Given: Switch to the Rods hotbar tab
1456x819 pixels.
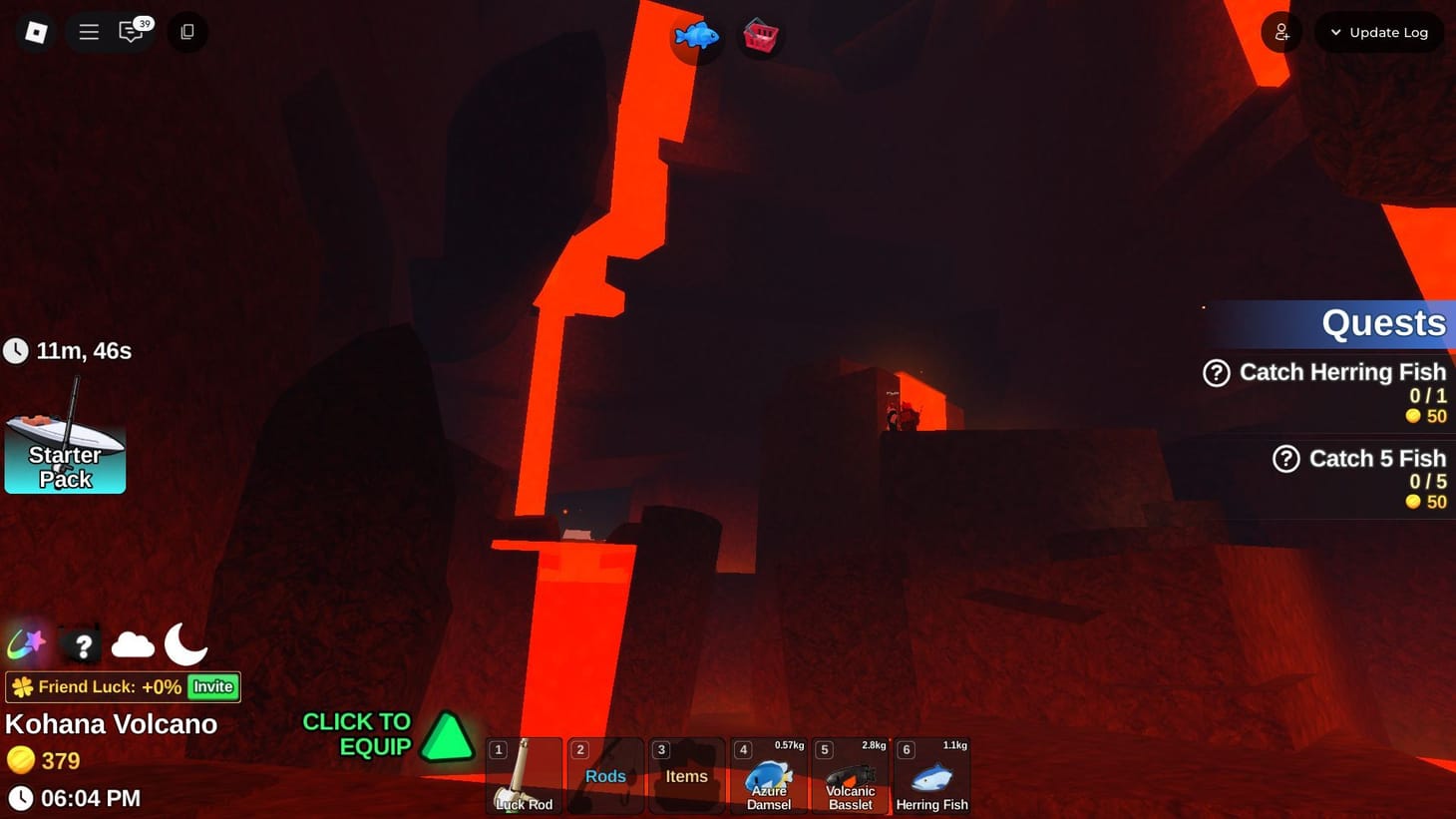Looking at the screenshot, I should (x=604, y=775).
